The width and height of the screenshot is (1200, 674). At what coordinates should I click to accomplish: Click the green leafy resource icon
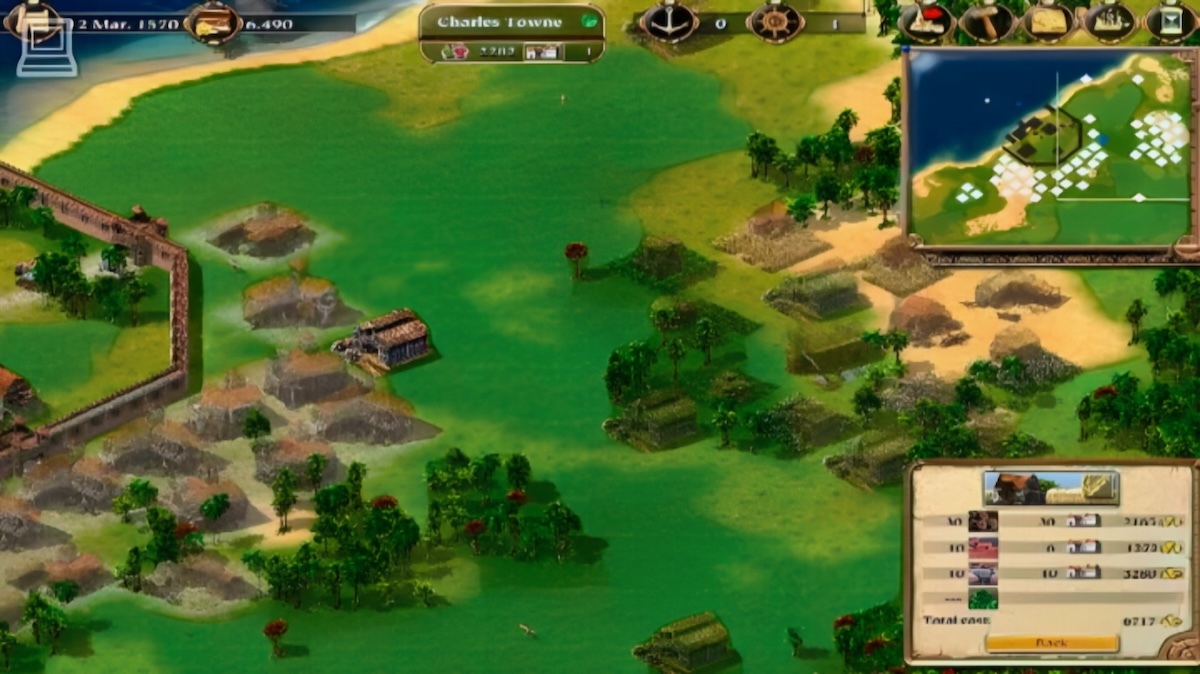click(x=983, y=599)
